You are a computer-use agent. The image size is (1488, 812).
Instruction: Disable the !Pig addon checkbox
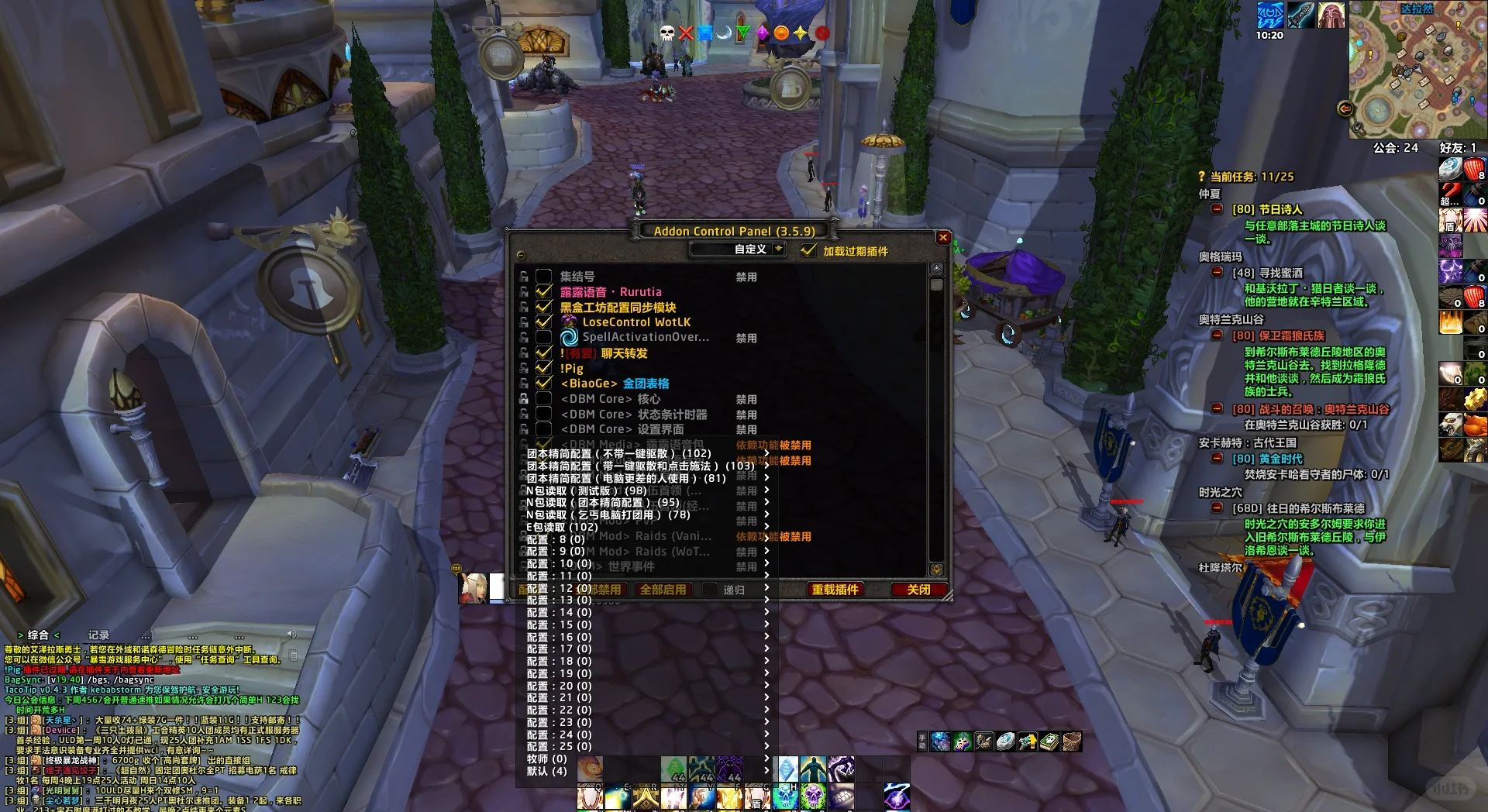544,368
